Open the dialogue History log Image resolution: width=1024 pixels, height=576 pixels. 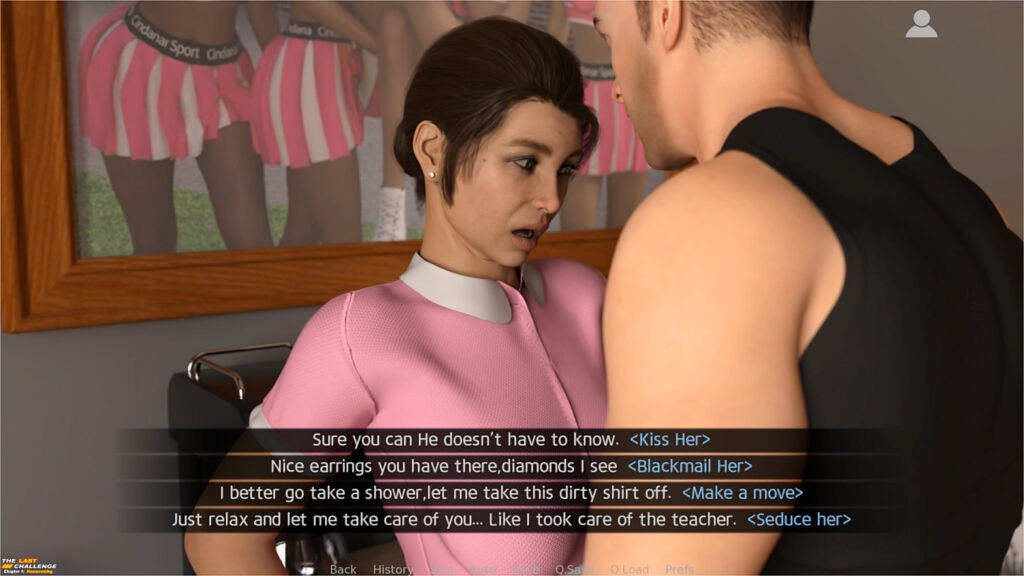pyautogui.click(x=392, y=569)
